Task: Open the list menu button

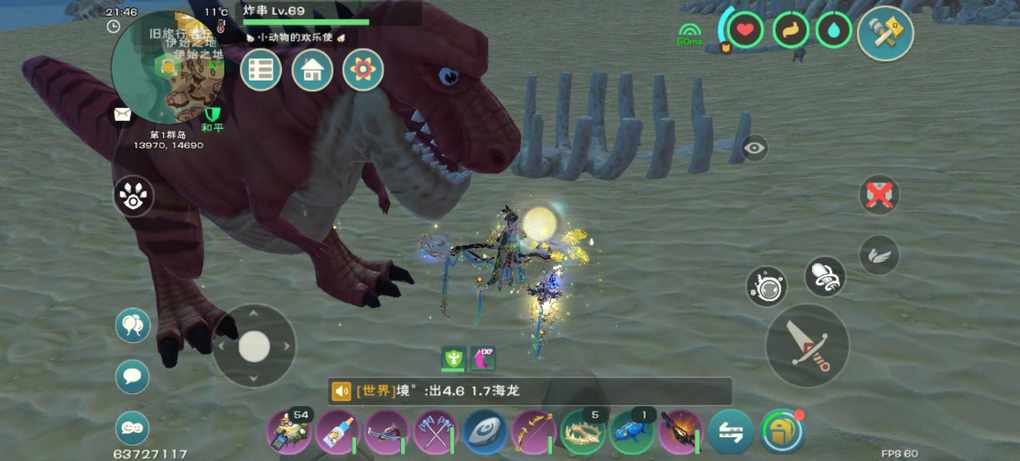Action: pyautogui.click(x=261, y=70)
